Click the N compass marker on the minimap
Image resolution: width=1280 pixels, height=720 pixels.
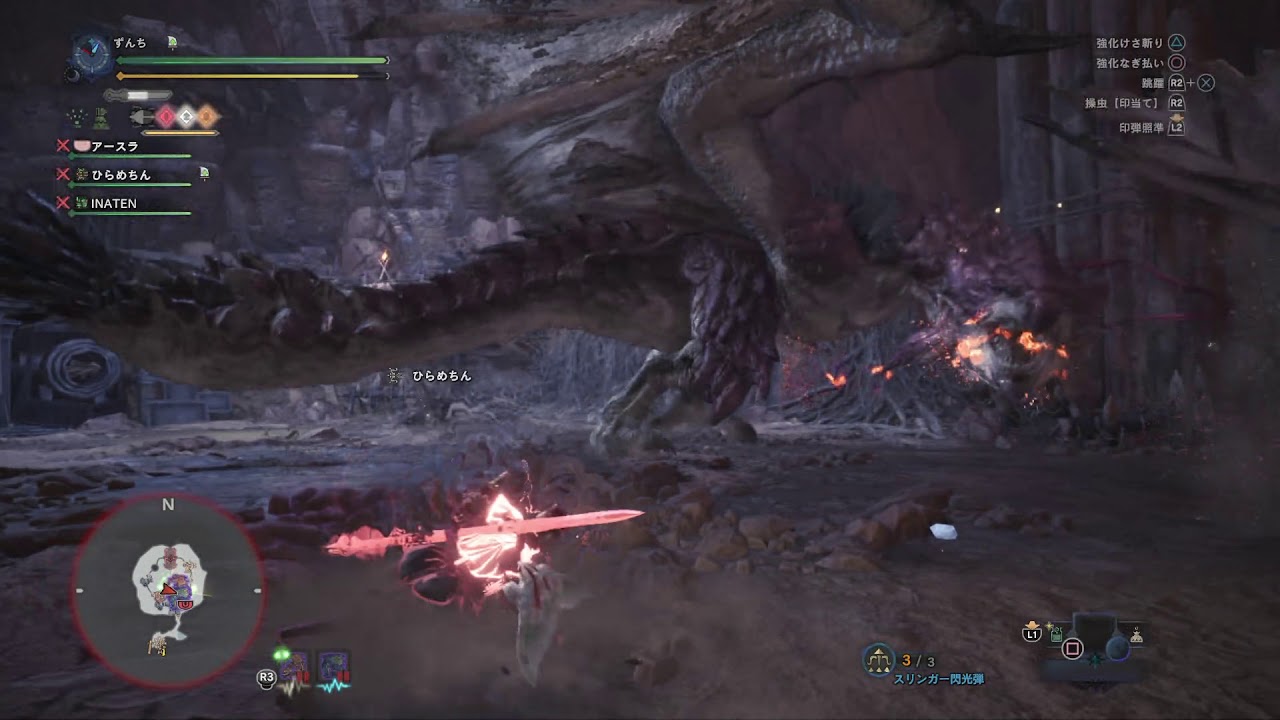pos(167,505)
